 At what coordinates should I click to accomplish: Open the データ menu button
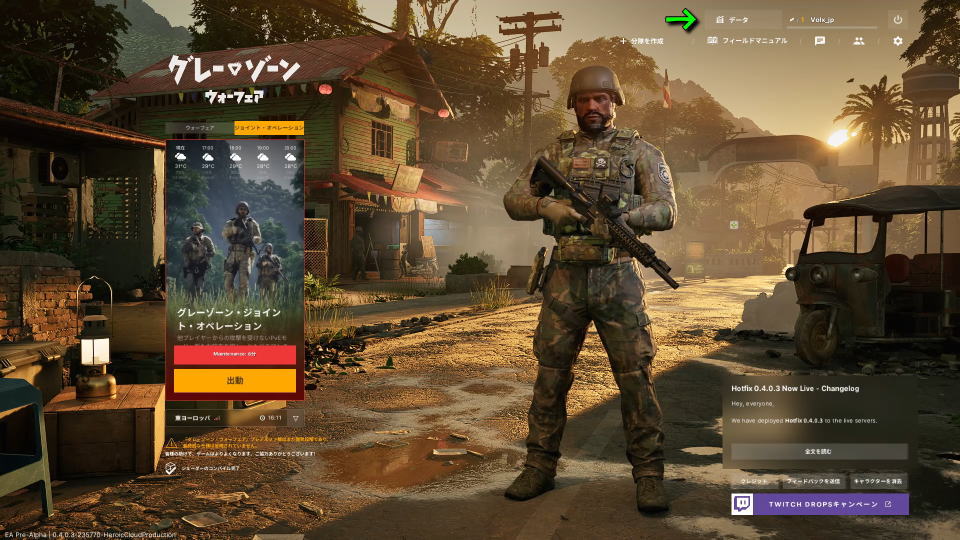tap(744, 19)
